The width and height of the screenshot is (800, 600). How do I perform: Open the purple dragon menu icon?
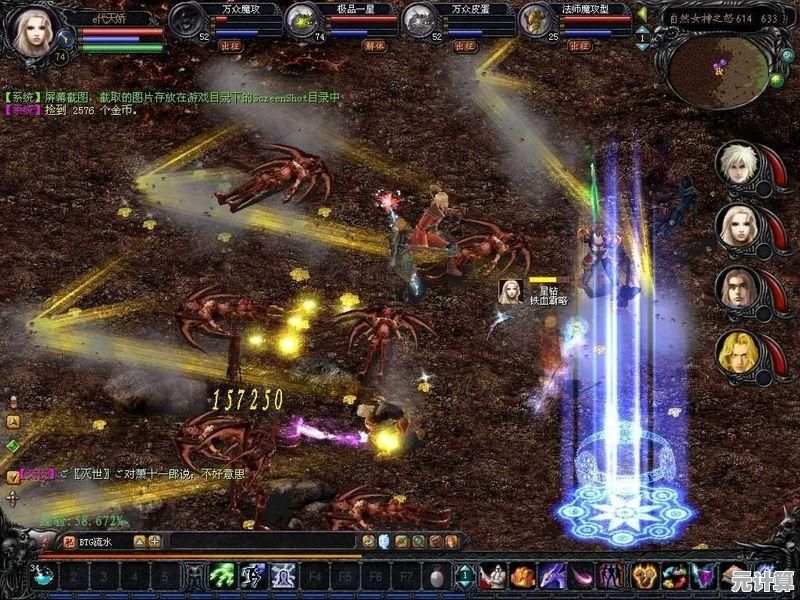point(553,576)
